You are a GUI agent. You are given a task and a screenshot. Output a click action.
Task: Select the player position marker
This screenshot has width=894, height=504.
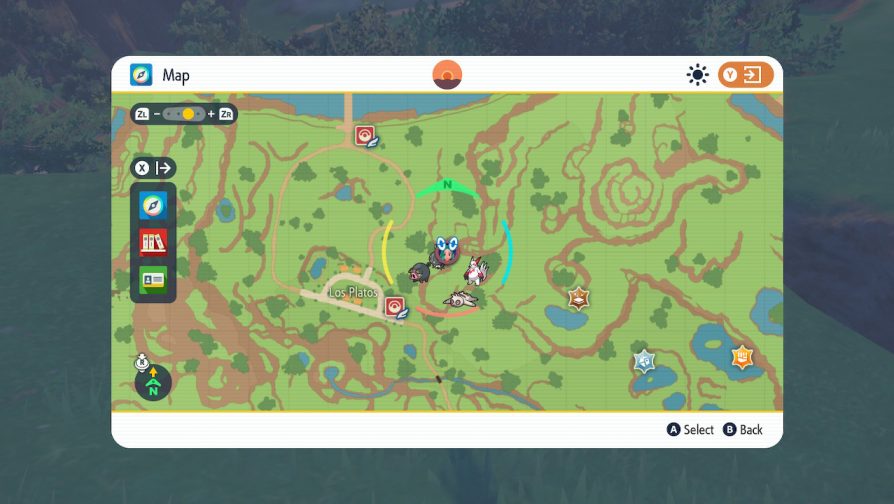click(x=444, y=250)
